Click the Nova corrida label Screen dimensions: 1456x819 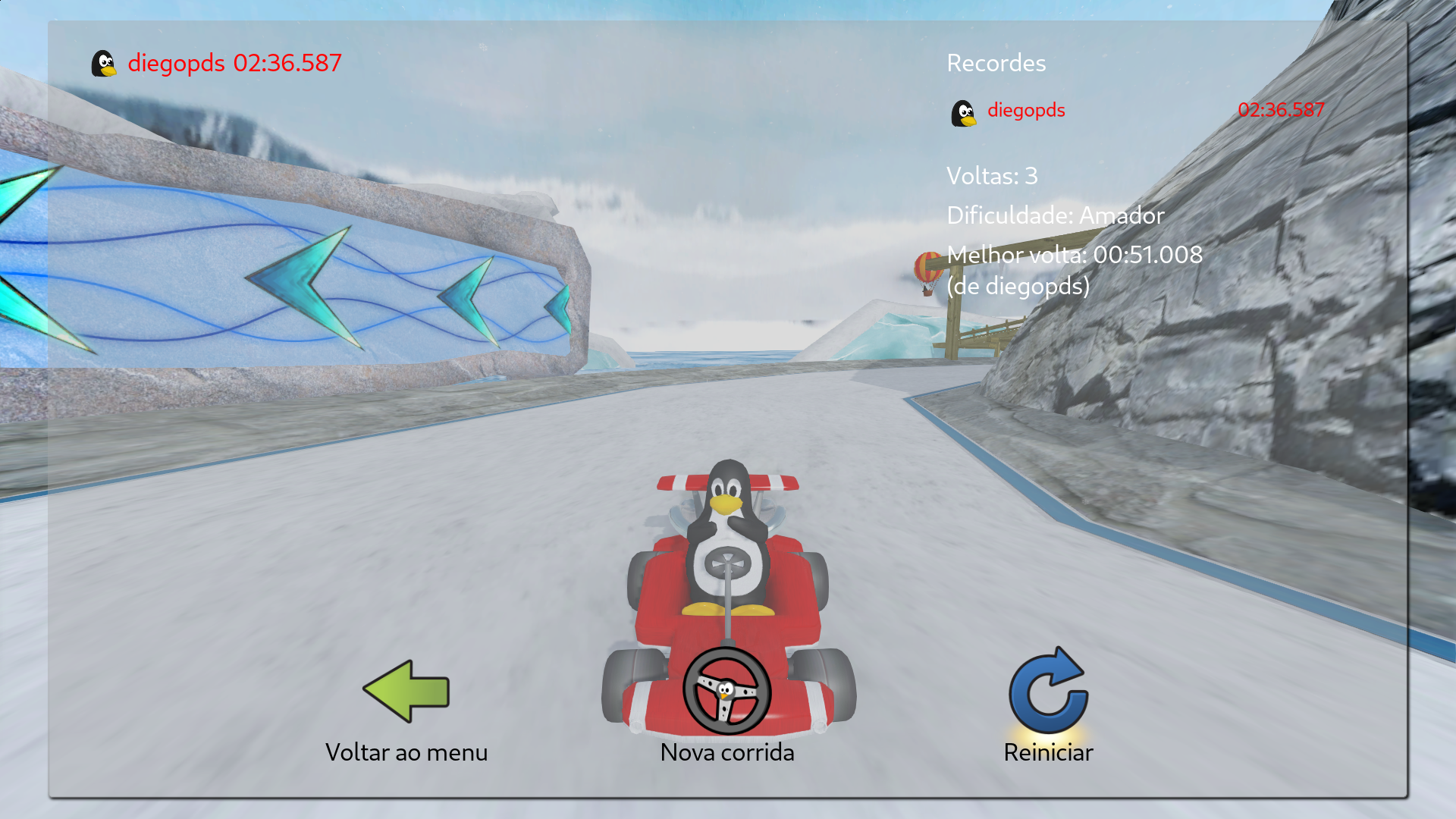727,752
